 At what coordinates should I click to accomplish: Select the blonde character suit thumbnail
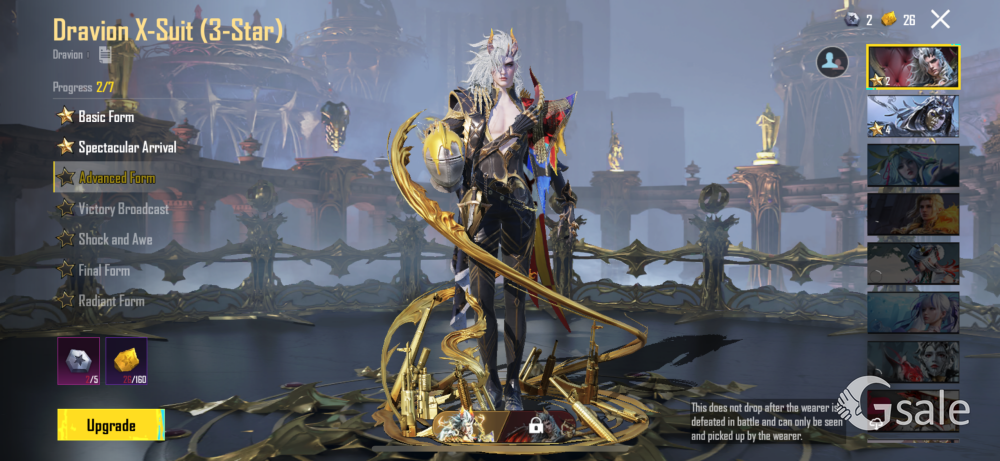[913, 213]
